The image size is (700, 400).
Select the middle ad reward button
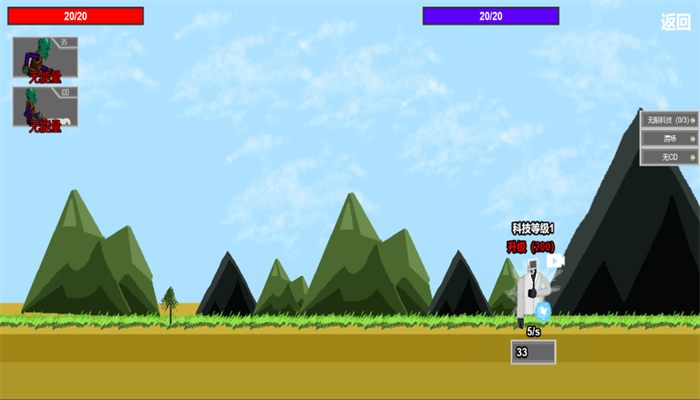click(669, 139)
